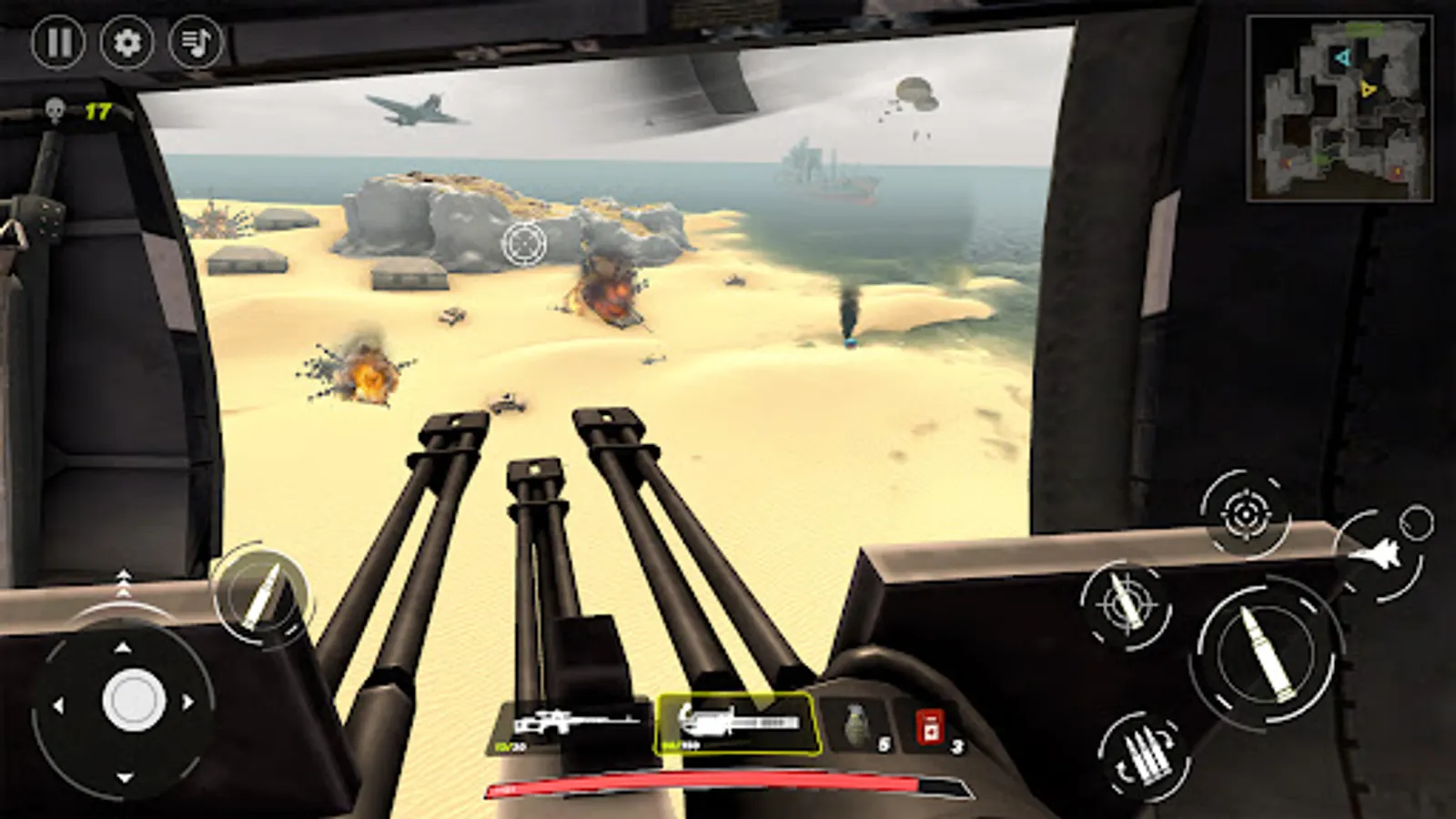Open the music note sound options
1456x819 pixels.
[196, 42]
